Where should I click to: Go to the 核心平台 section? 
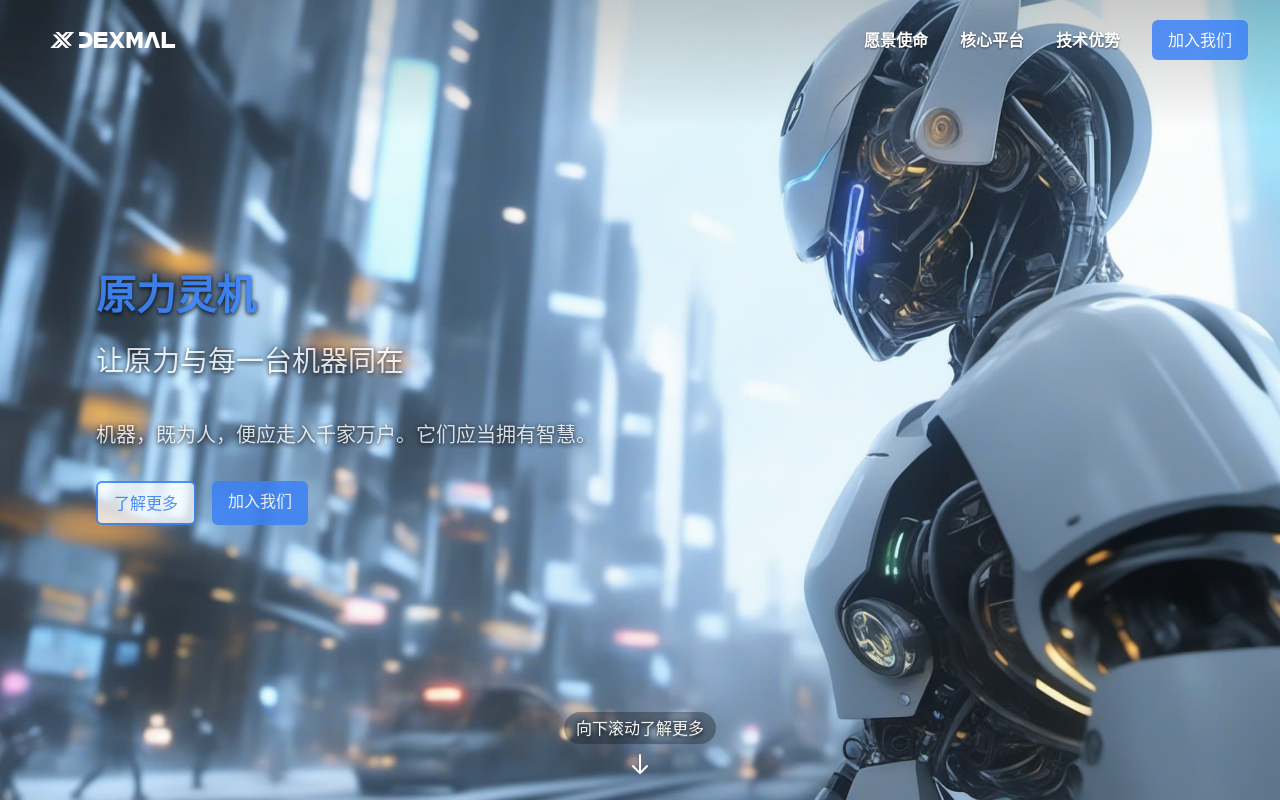(992, 40)
